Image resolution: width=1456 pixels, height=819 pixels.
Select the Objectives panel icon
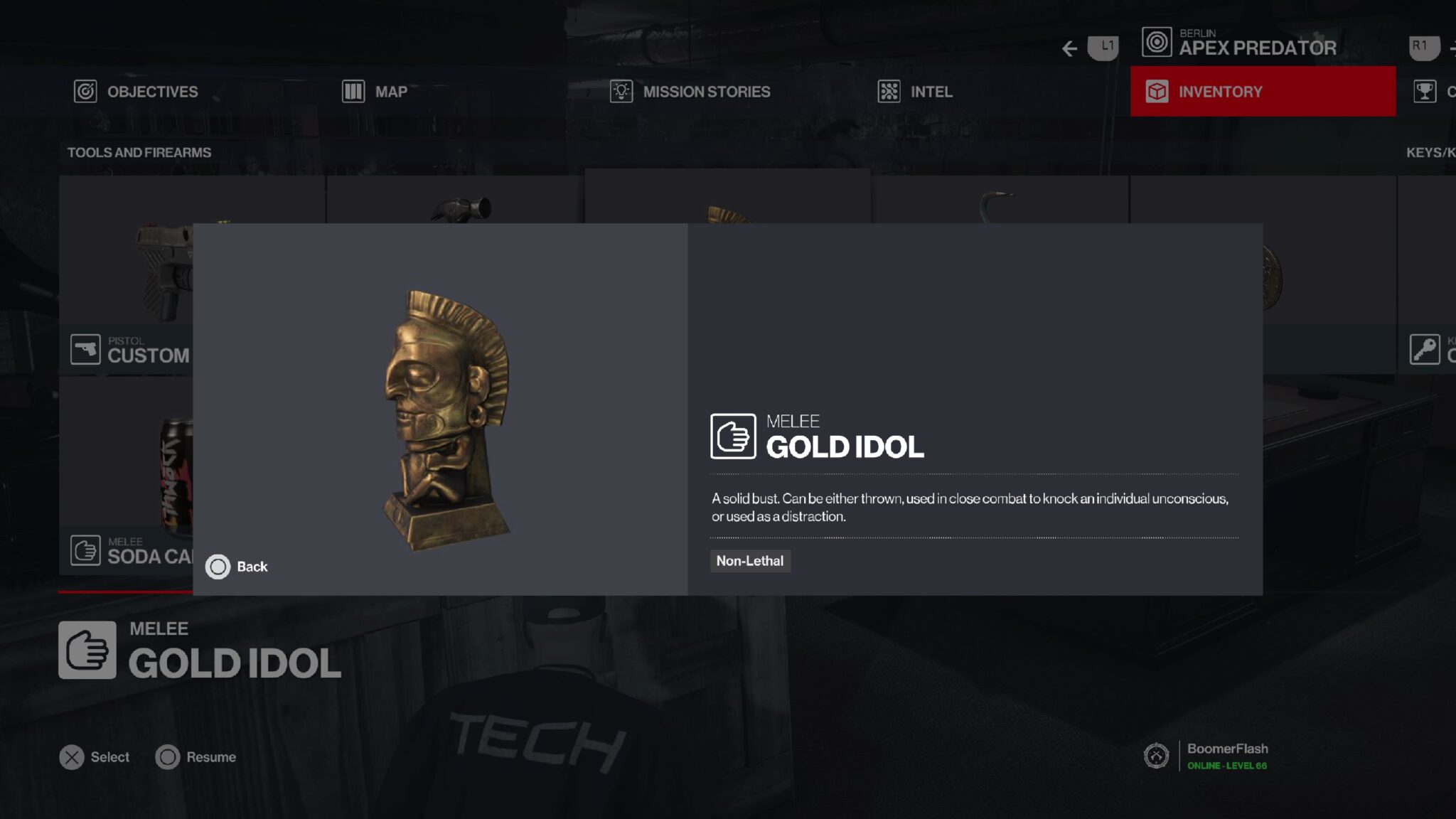[85, 91]
